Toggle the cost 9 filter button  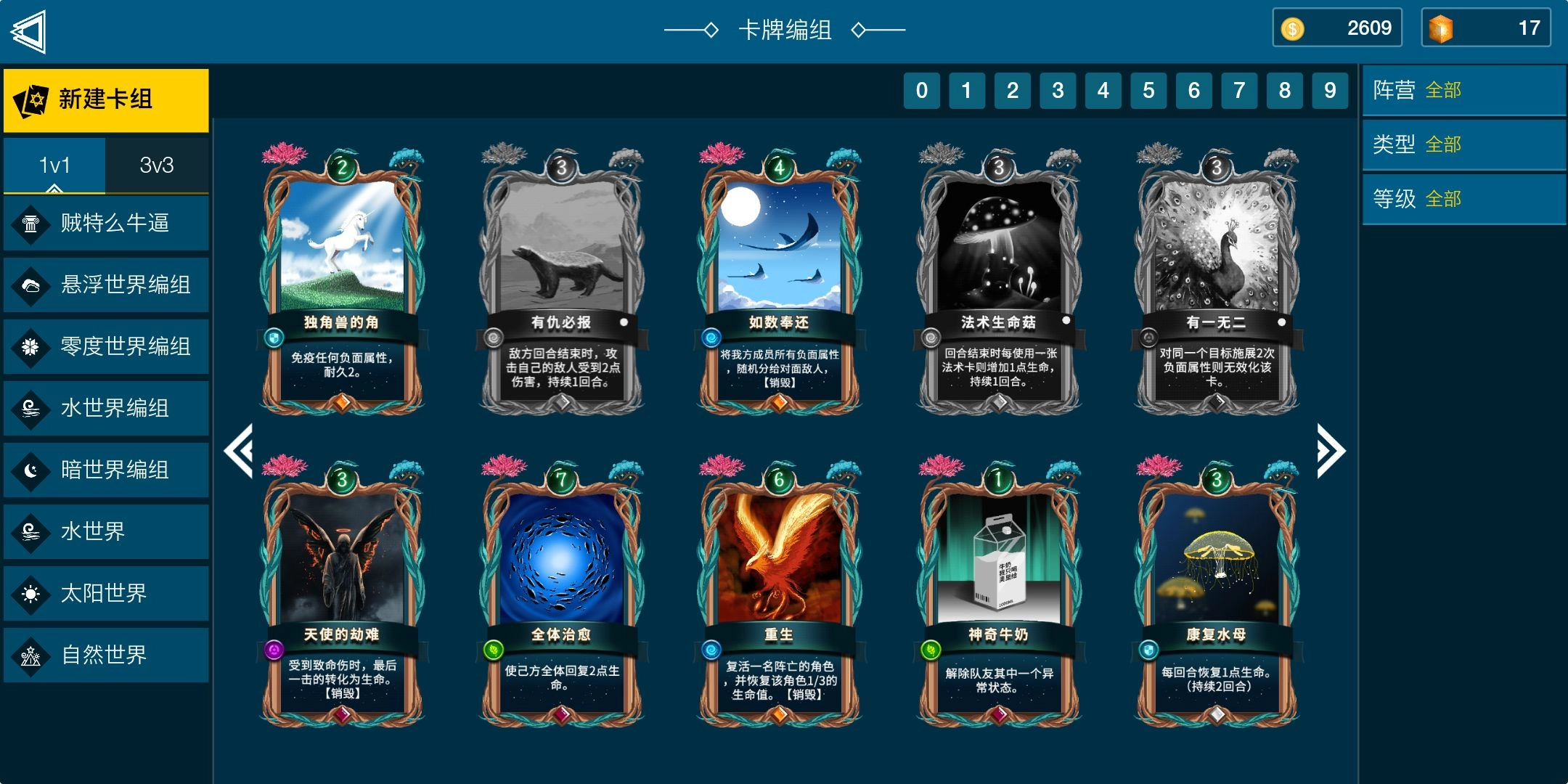click(x=1329, y=91)
